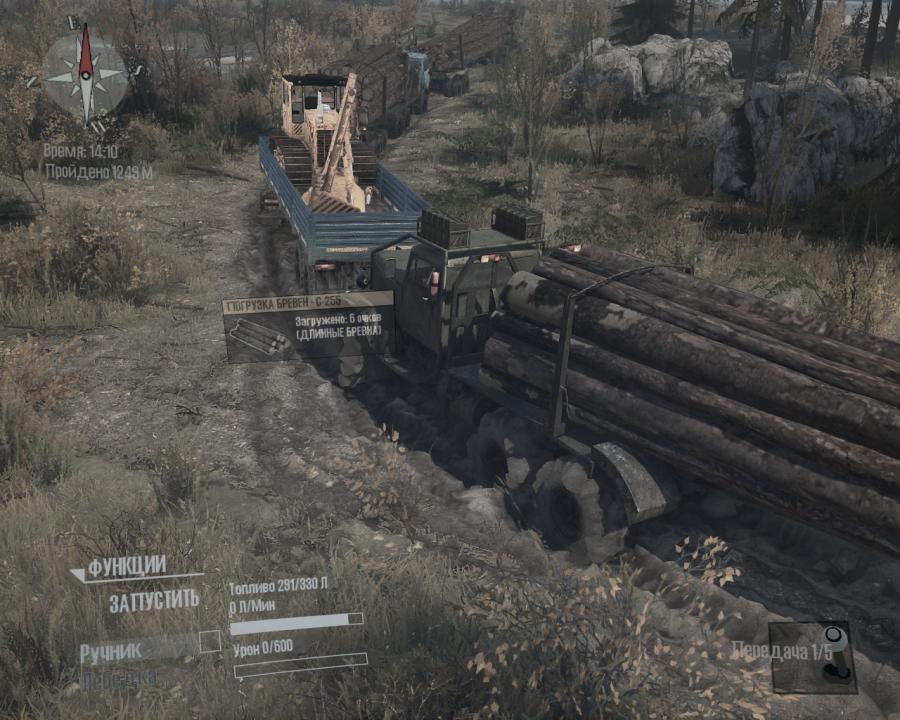Click the gear shifter box

812,656
